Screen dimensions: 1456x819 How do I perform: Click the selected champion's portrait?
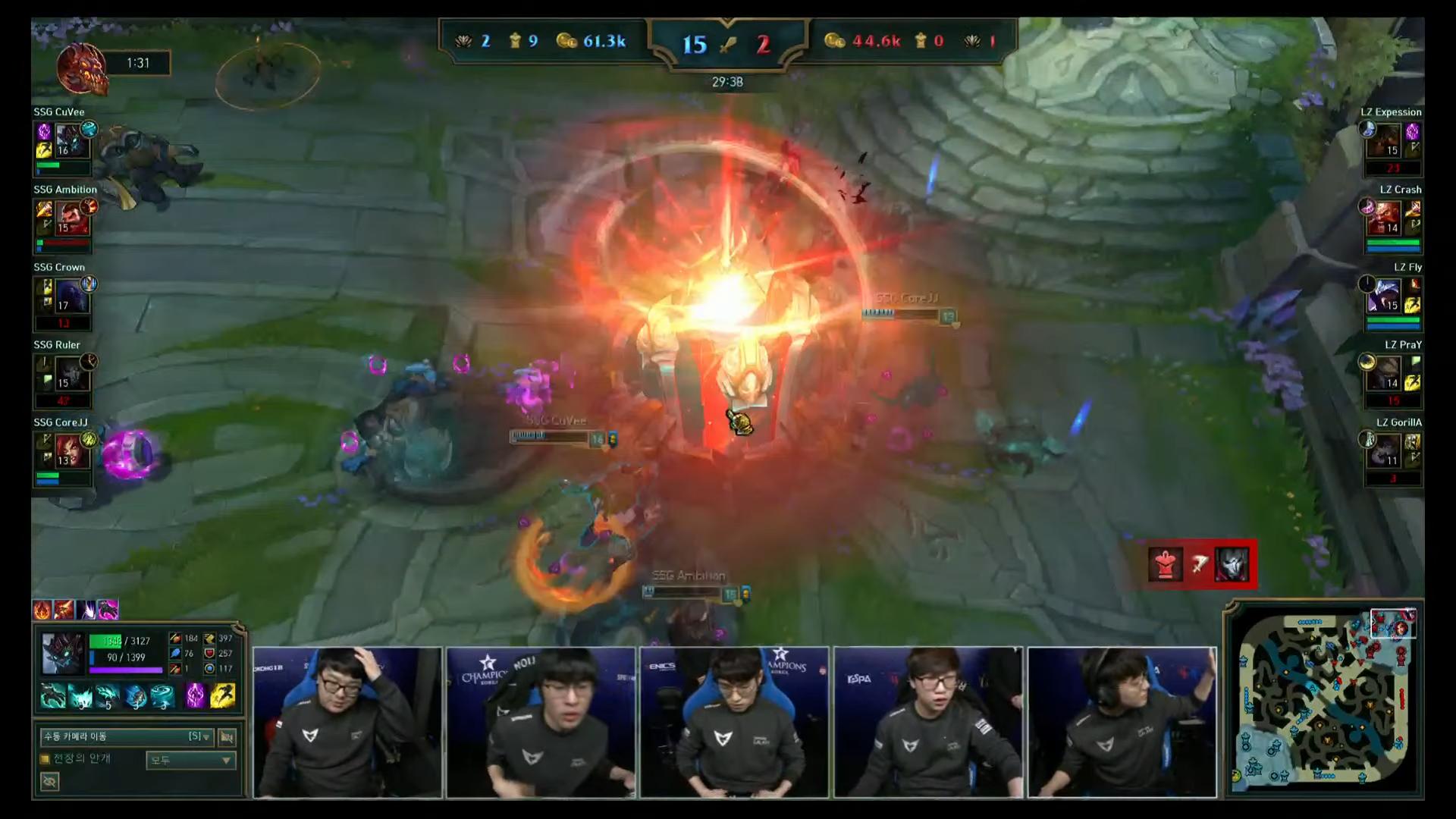pyautogui.click(x=62, y=654)
